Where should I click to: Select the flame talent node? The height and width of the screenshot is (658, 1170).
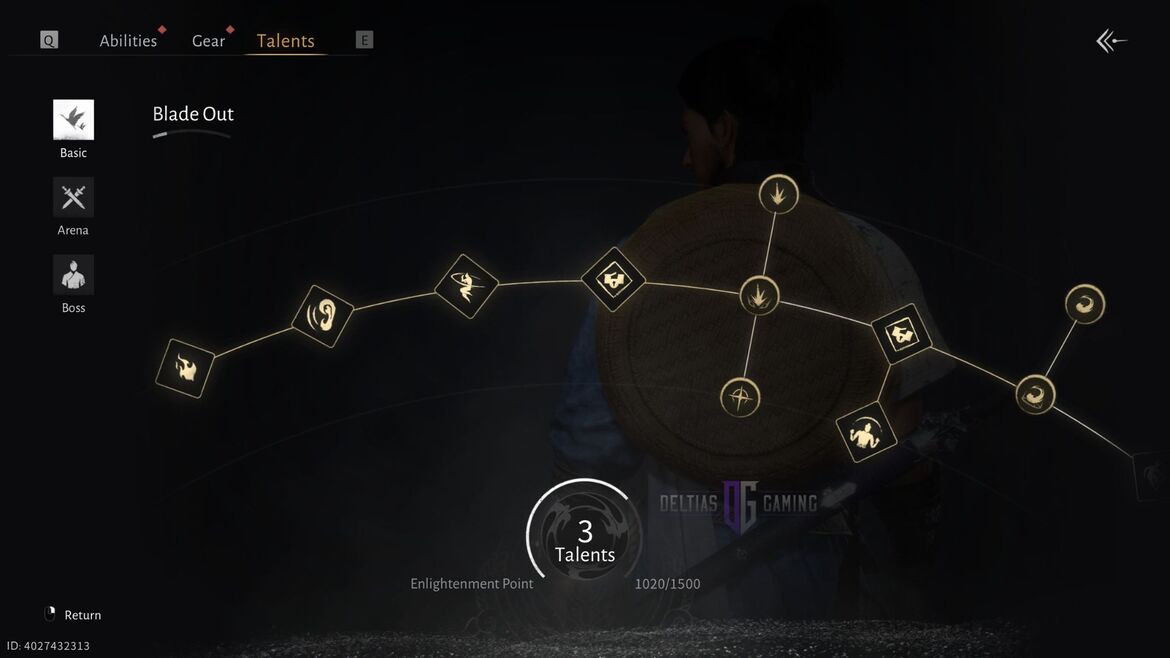(185, 369)
